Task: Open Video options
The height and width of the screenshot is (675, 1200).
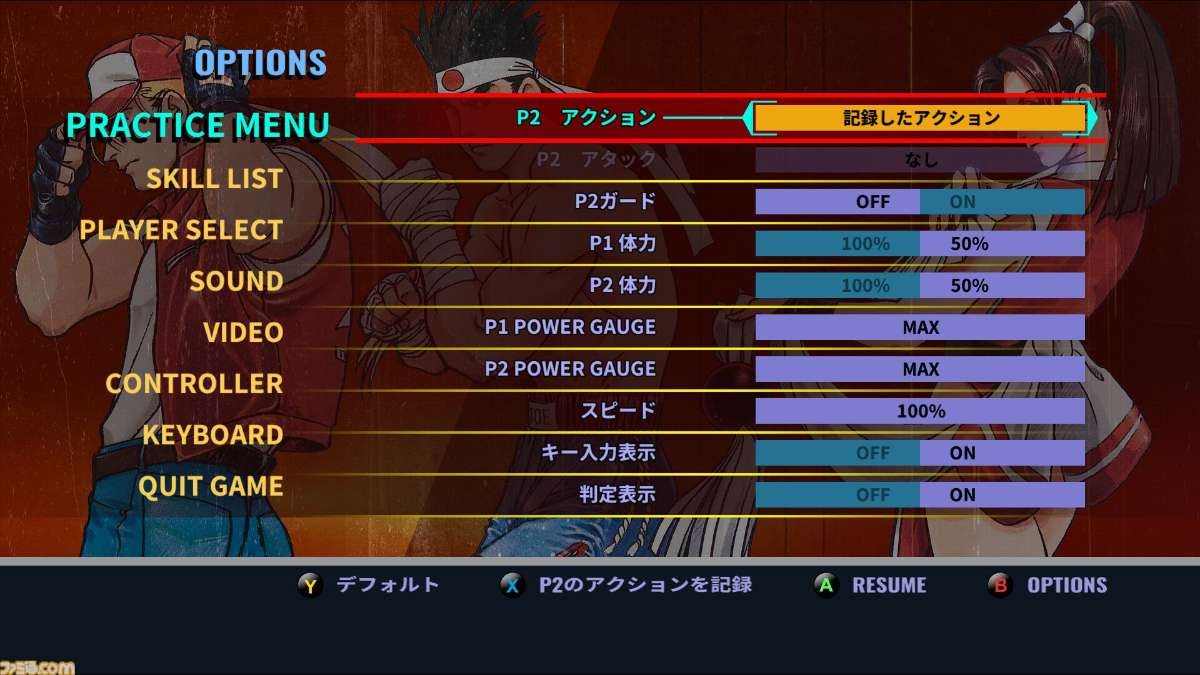Action: [243, 332]
